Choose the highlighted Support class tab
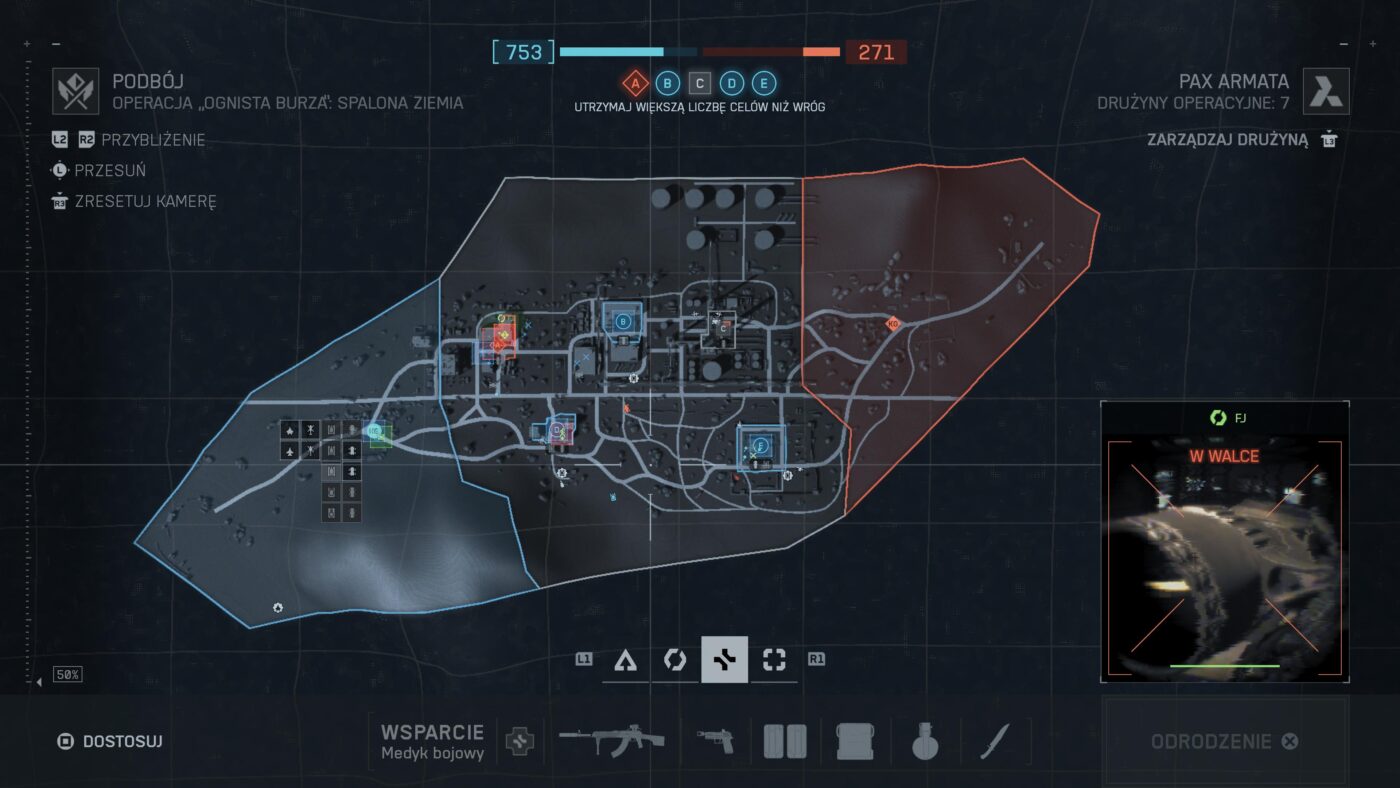The image size is (1400, 788). pos(724,660)
